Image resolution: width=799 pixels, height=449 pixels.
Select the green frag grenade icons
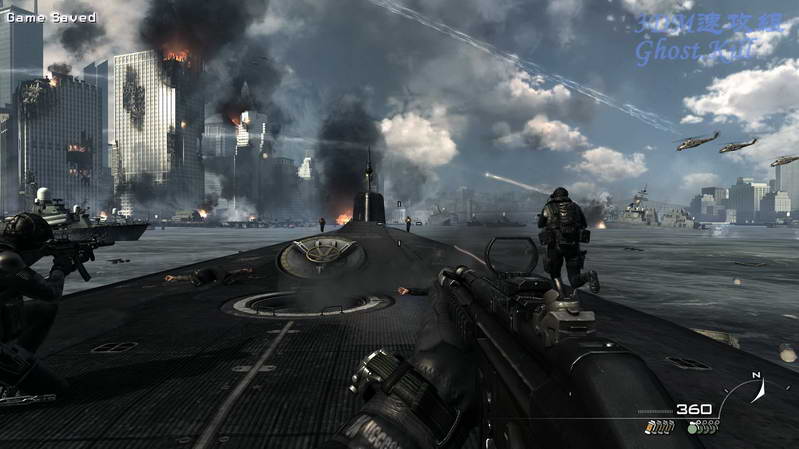(x=704, y=428)
